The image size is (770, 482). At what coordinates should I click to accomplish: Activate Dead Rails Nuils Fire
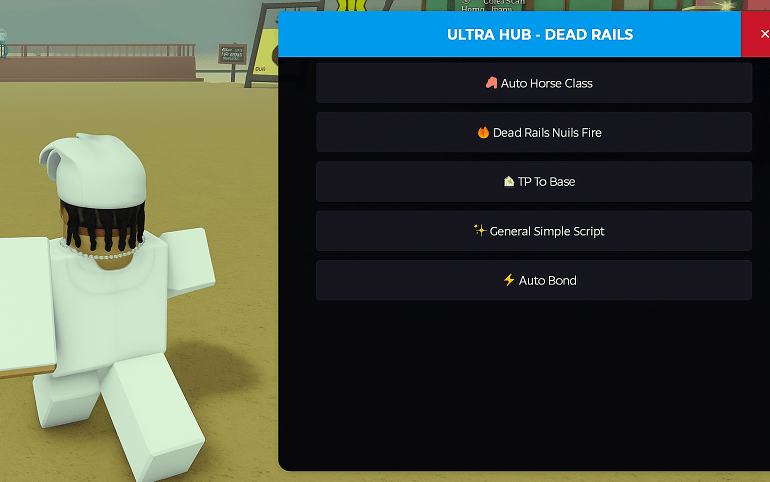(534, 132)
